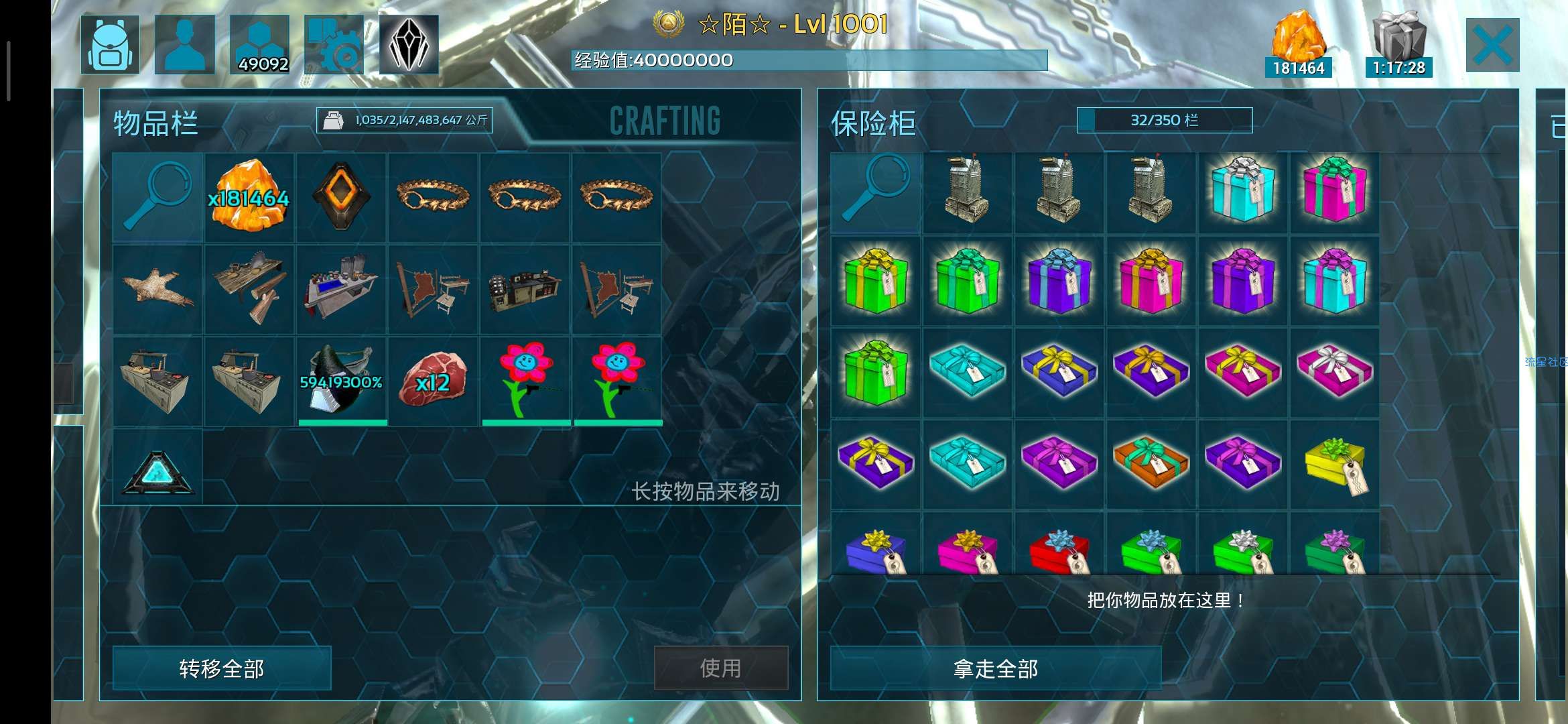
Task: Select the gas mask with 59419300%
Action: 342,381
